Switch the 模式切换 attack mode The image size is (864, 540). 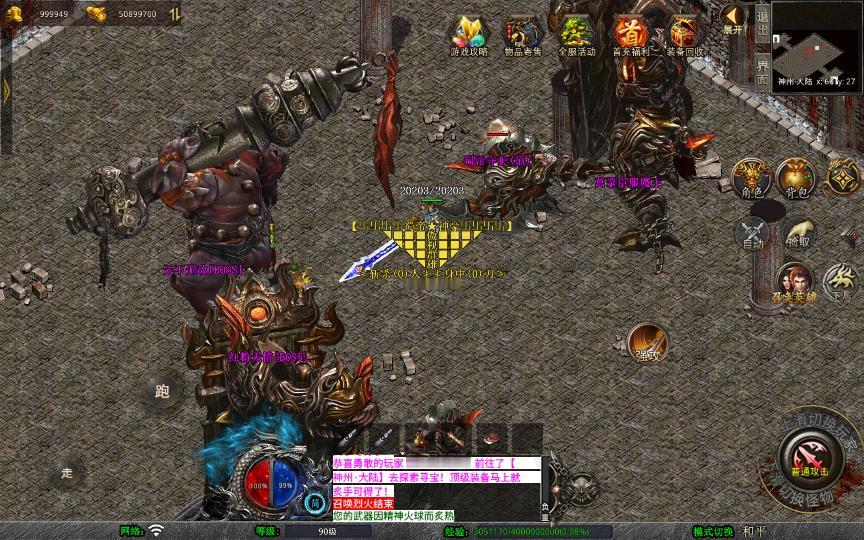pos(727,531)
